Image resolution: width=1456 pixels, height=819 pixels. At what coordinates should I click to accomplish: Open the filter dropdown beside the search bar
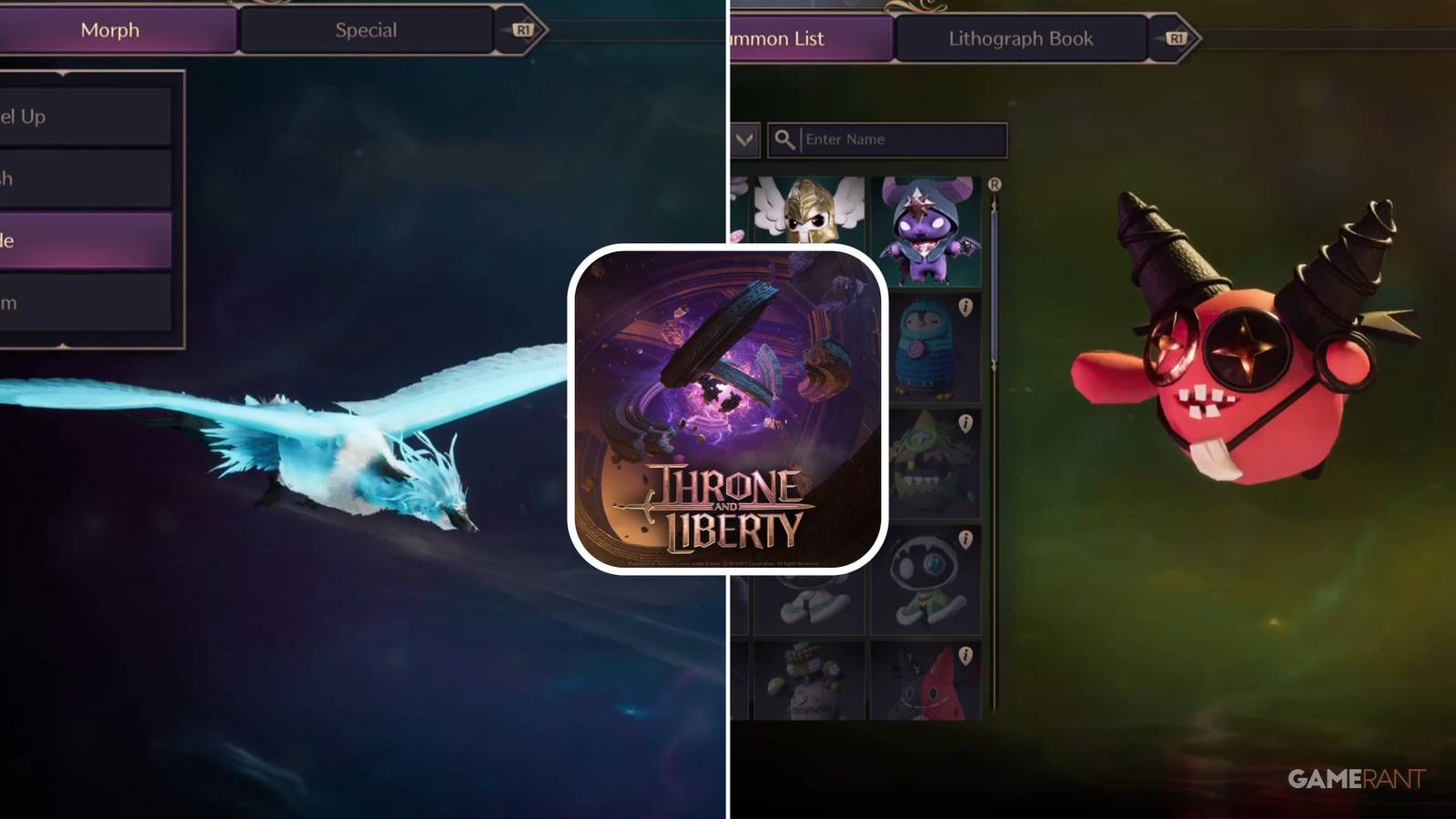point(744,139)
